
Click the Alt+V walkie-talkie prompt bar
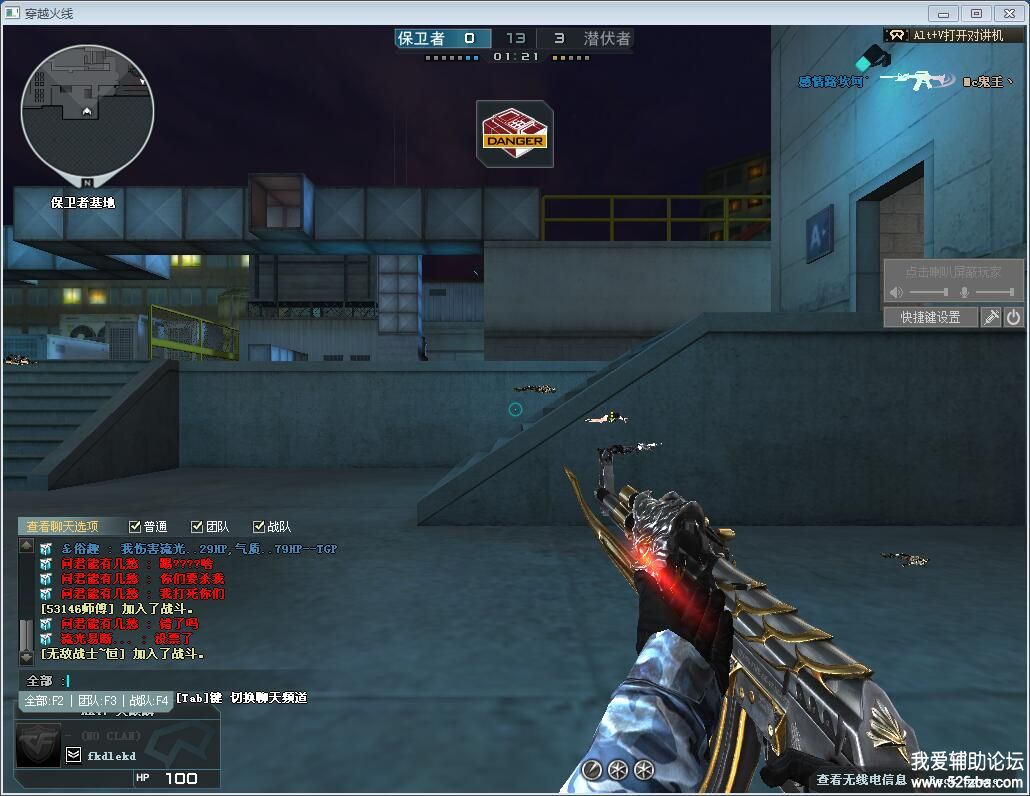pos(954,34)
